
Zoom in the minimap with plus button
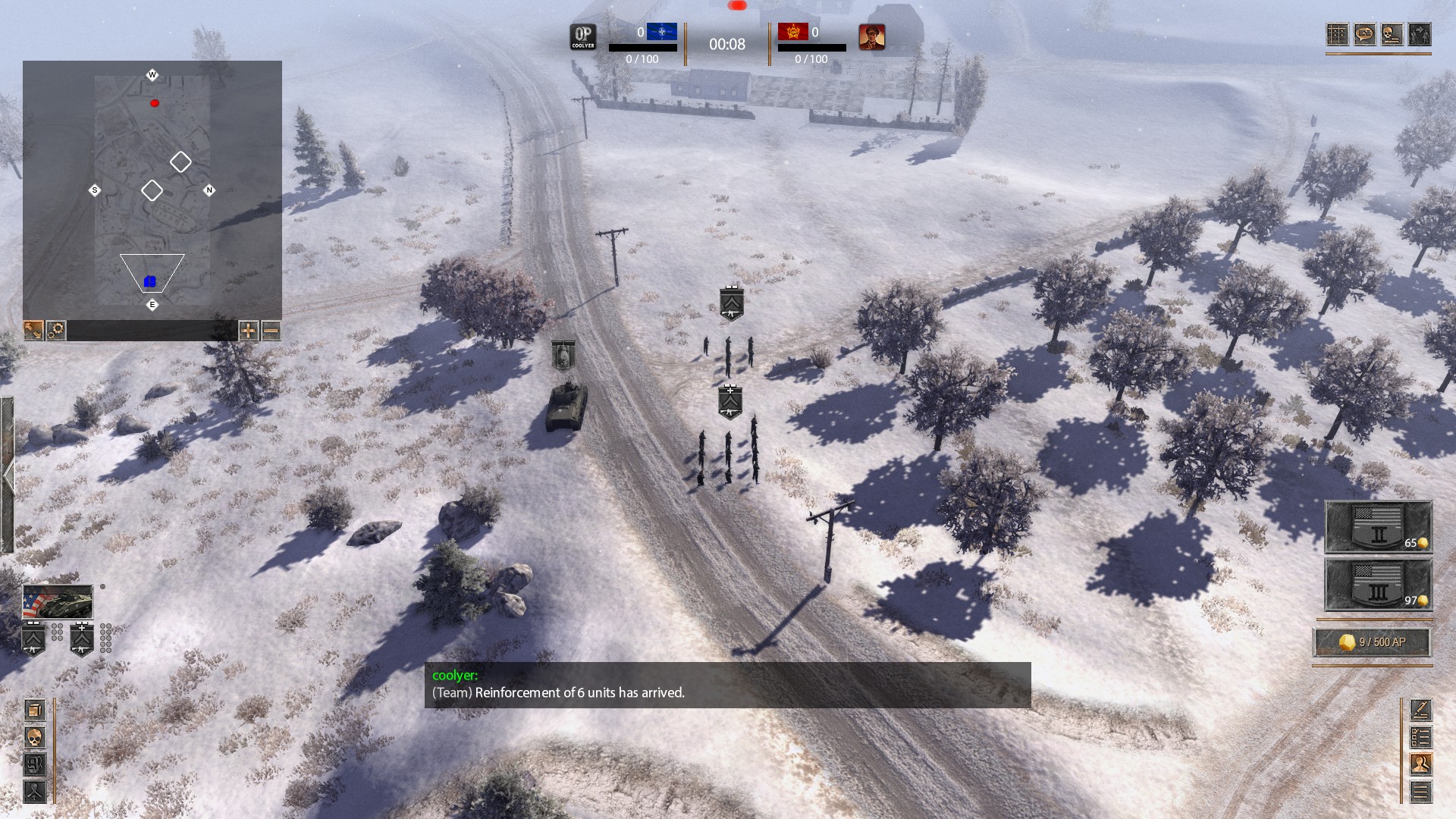(x=248, y=330)
